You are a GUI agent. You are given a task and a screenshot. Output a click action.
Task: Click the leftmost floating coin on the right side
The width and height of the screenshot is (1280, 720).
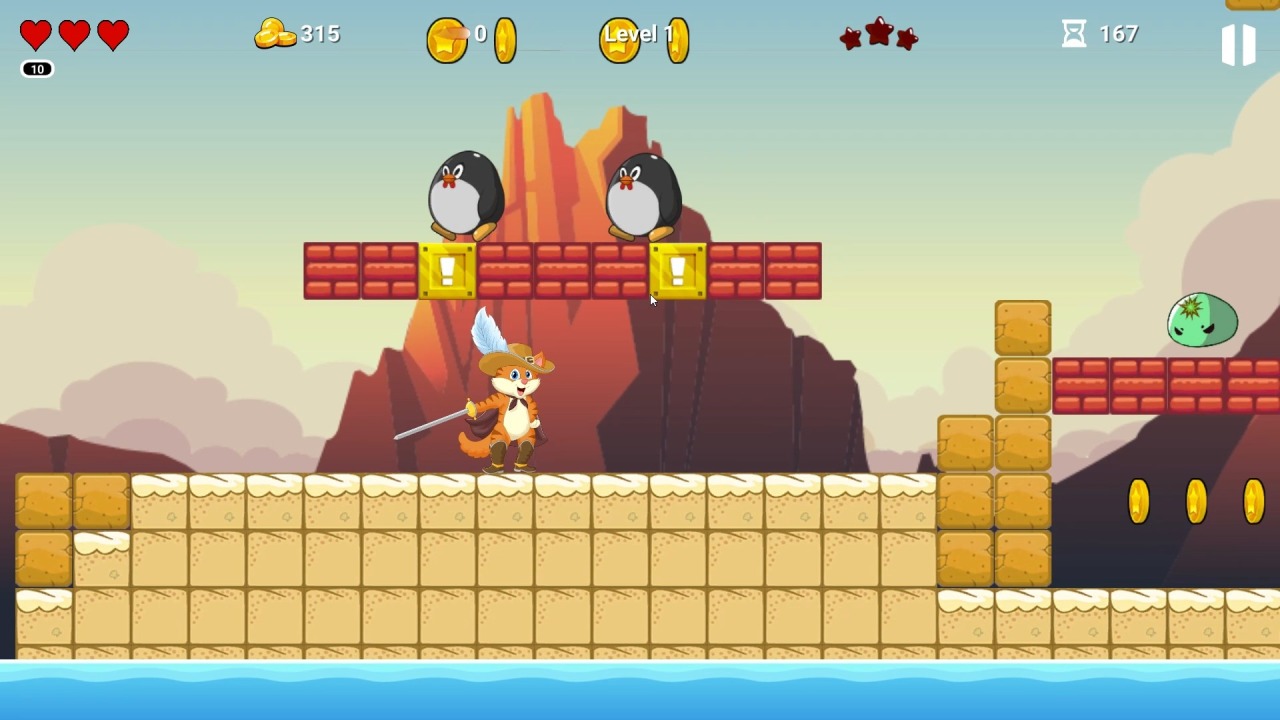(x=1138, y=500)
